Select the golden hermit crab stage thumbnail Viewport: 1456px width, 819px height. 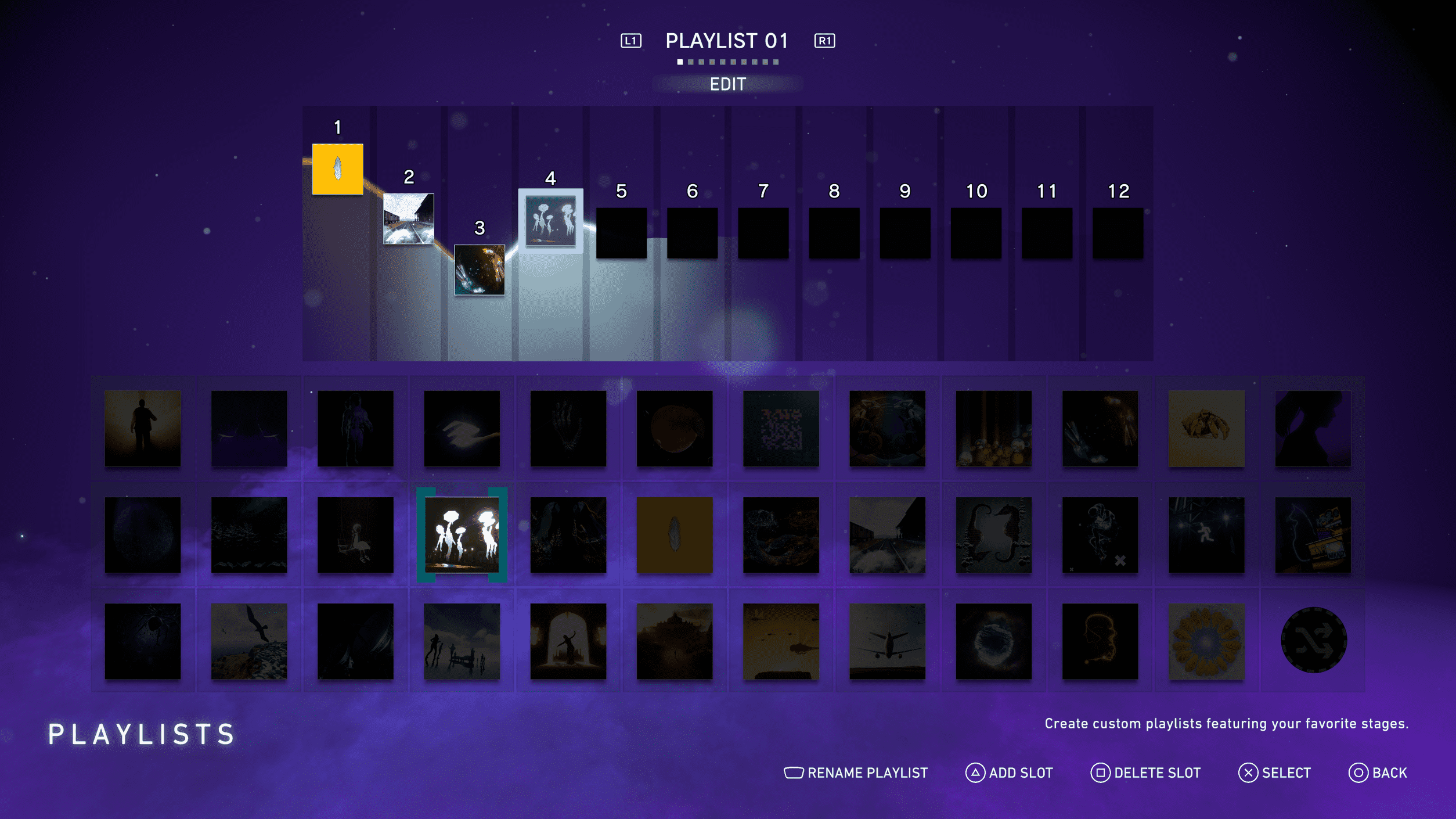point(1206,428)
